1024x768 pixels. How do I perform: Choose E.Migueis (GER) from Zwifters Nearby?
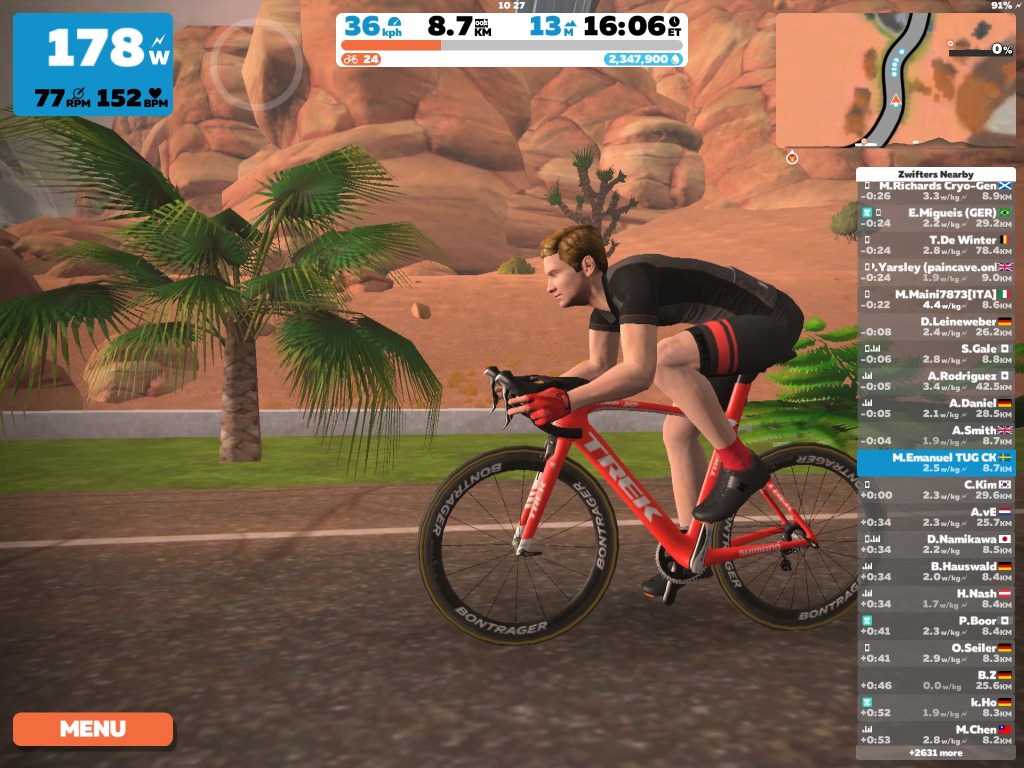935,218
